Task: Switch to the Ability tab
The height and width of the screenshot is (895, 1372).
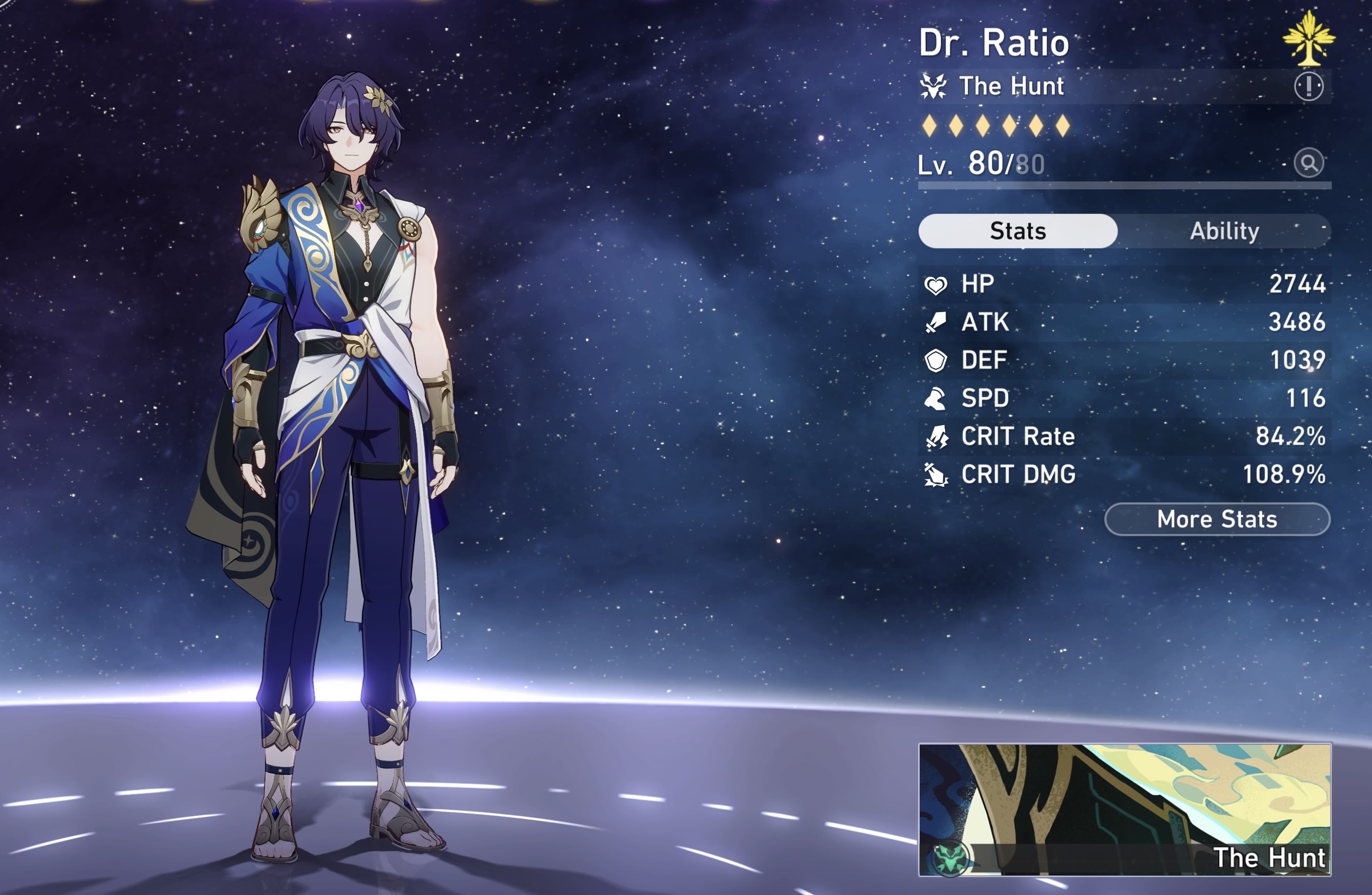Action: coord(1225,231)
